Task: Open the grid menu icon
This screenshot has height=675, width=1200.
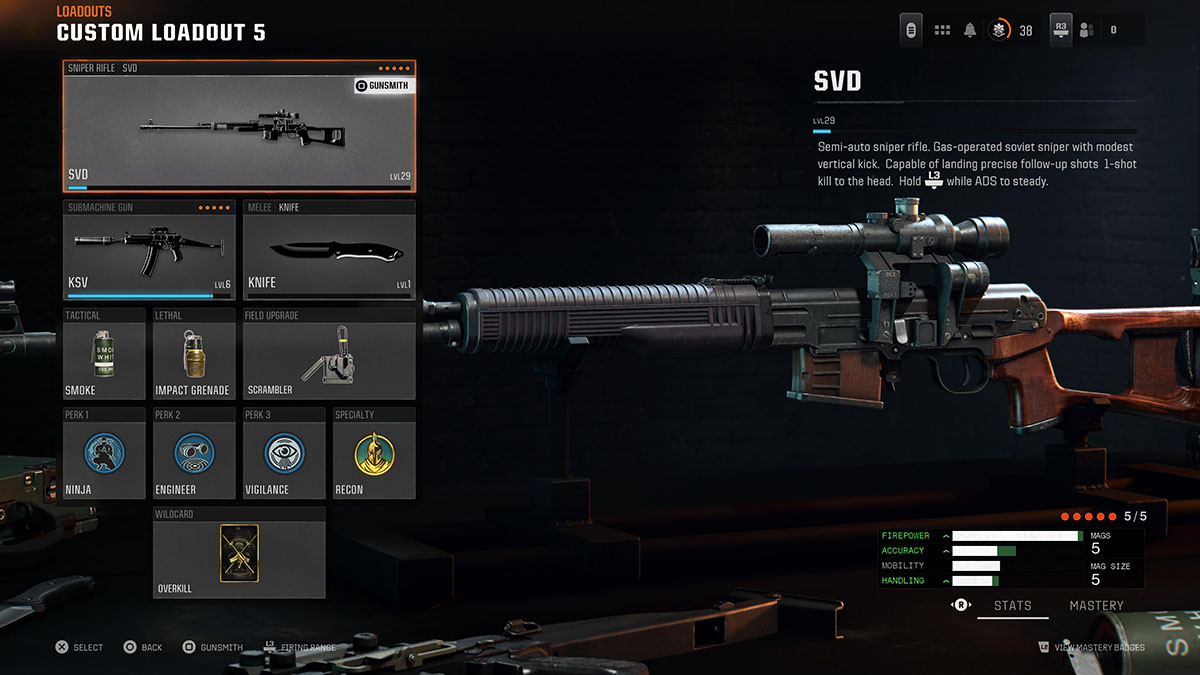Action: pos(942,30)
